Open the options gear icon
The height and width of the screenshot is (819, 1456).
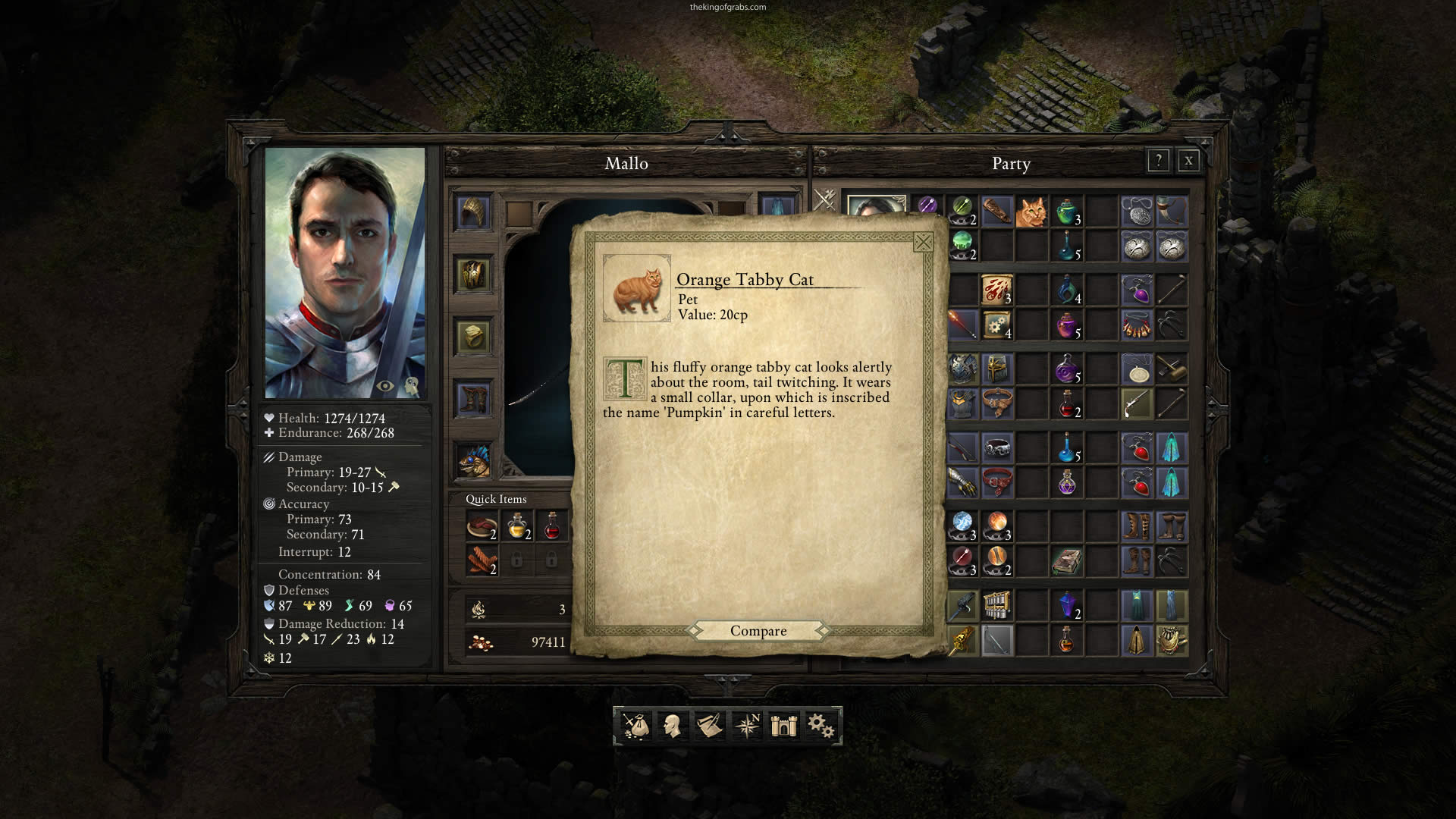pyautogui.click(x=821, y=726)
